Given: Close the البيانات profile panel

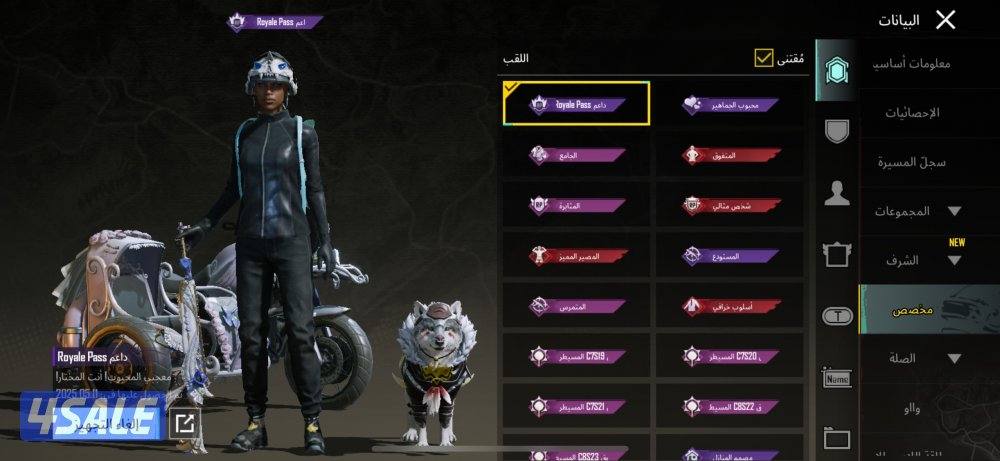Looking at the screenshot, I should point(945,19).
